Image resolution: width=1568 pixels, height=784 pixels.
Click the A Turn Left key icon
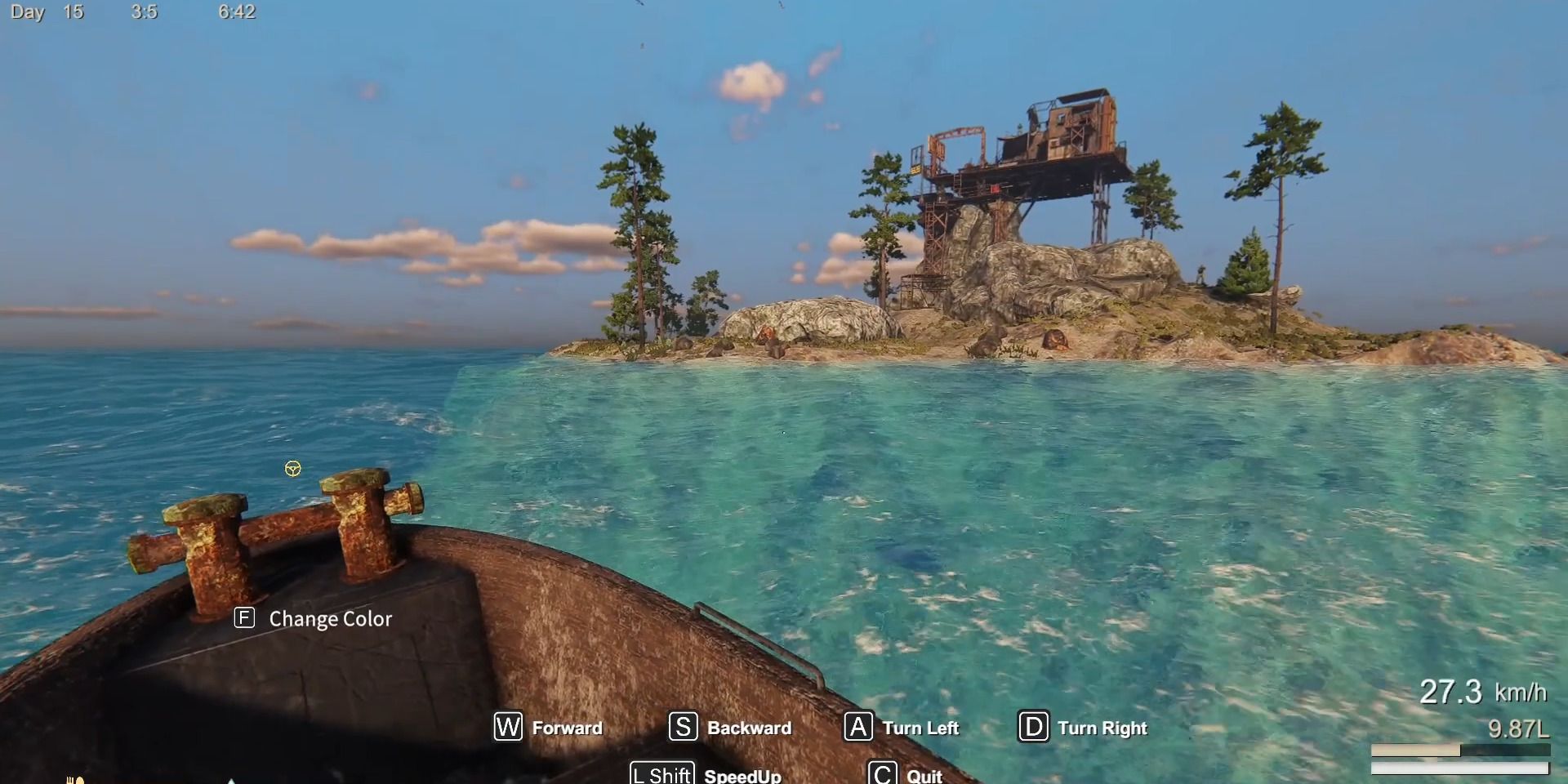click(859, 728)
